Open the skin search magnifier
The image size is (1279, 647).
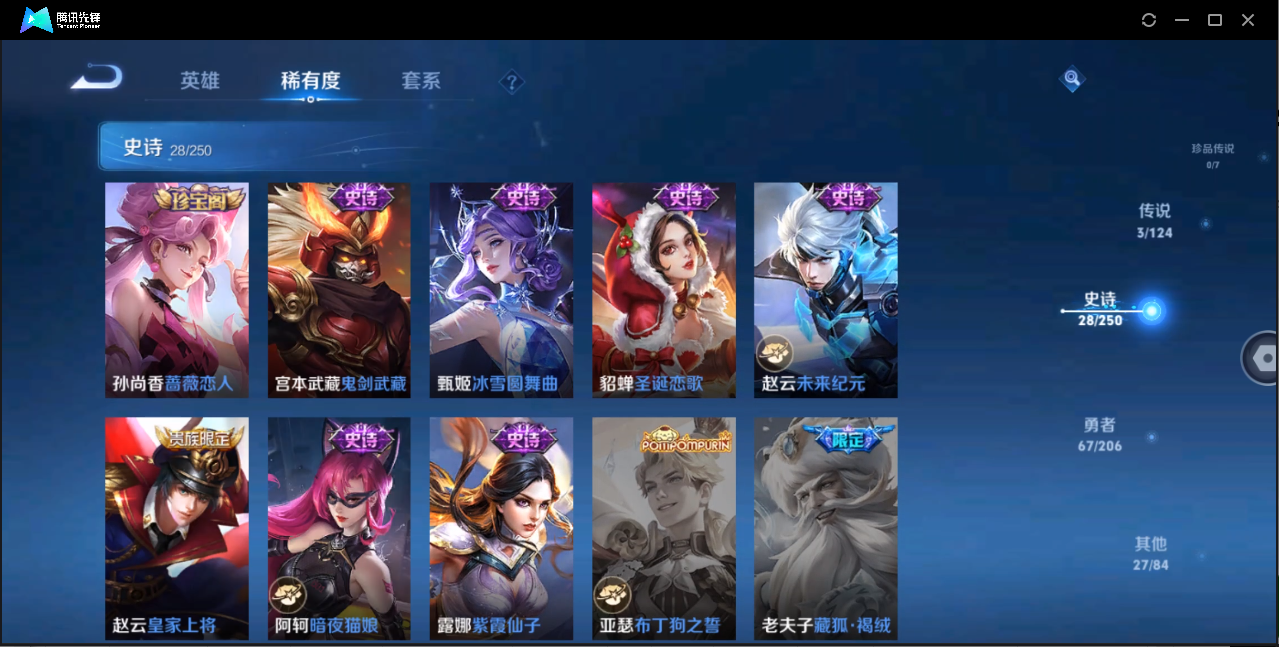[1072, 78]
